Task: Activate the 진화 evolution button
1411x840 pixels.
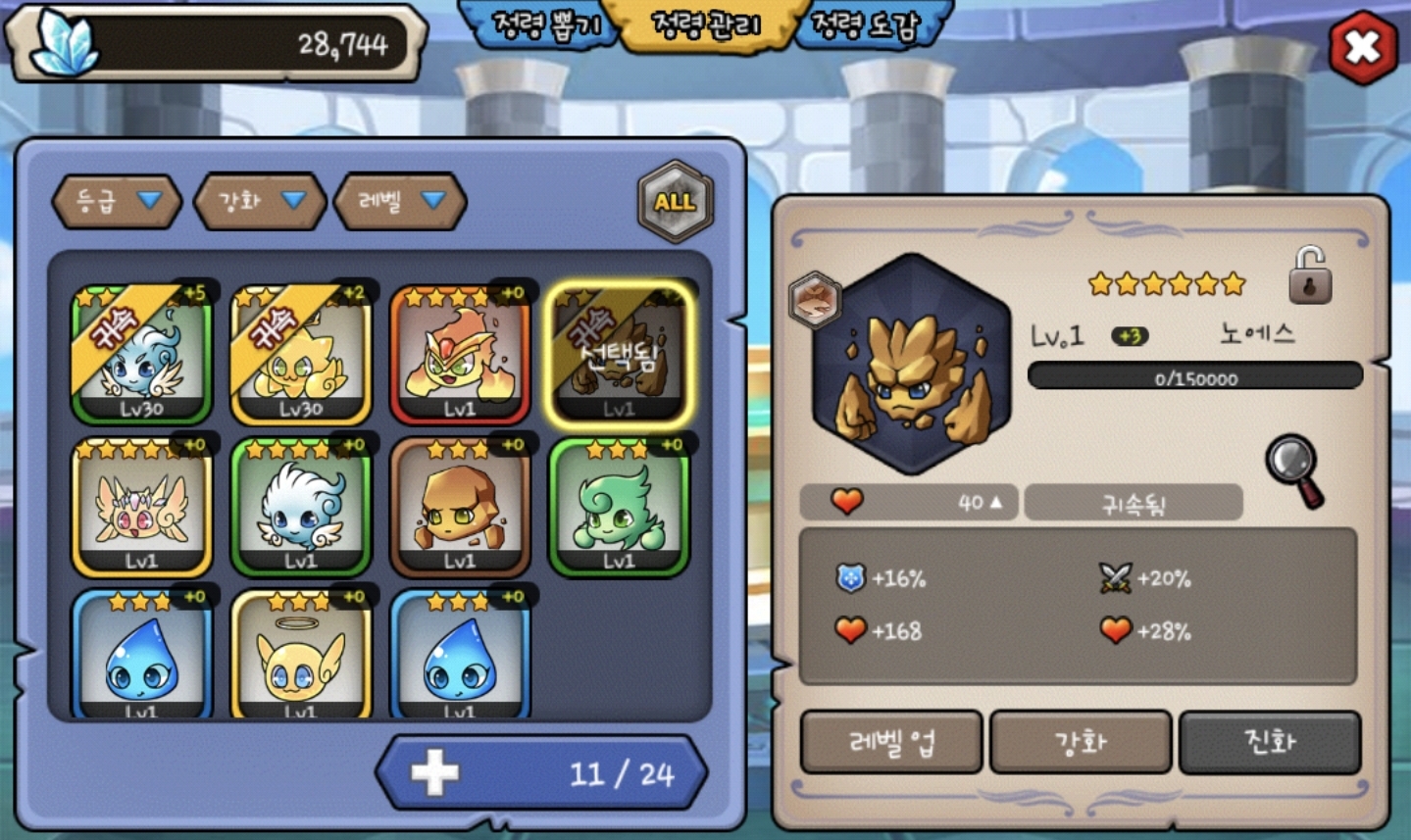Action: (1270, 742)
